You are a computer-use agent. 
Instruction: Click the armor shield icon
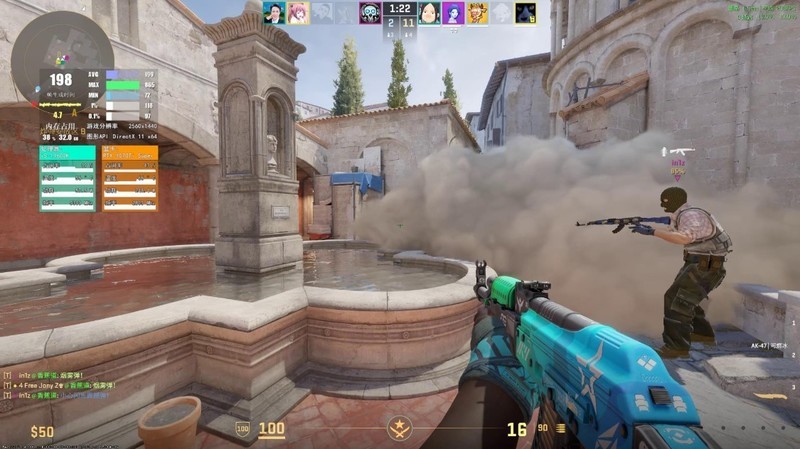pyautogui.click(x=242, y=429)
